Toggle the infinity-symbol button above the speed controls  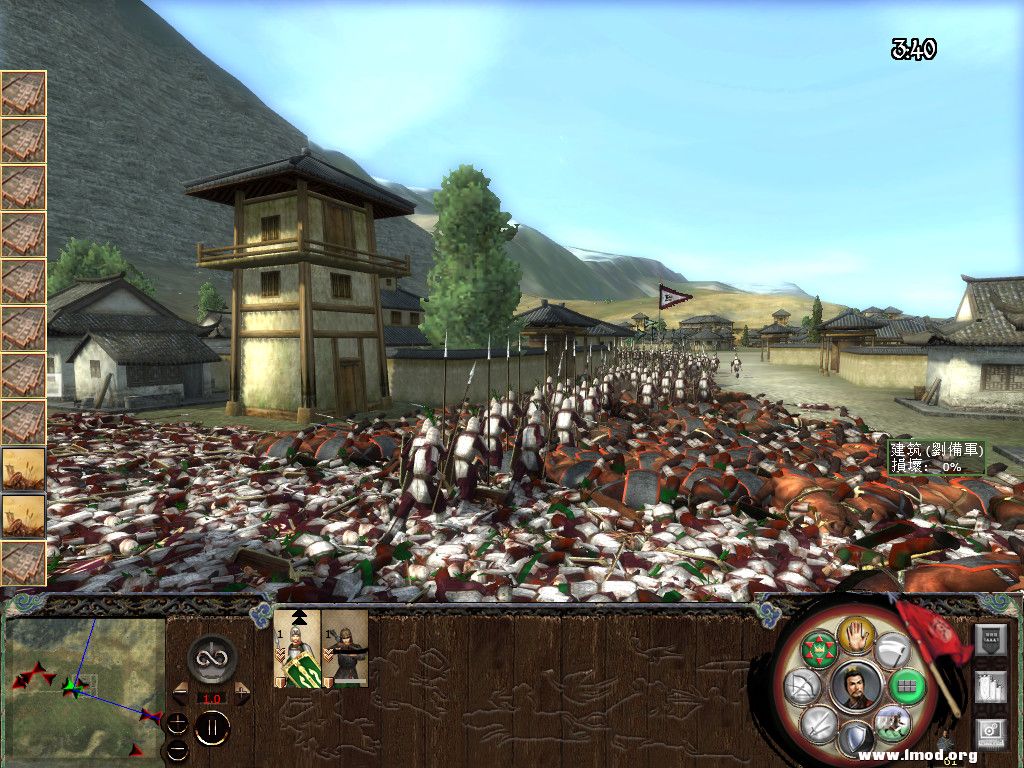212,659
